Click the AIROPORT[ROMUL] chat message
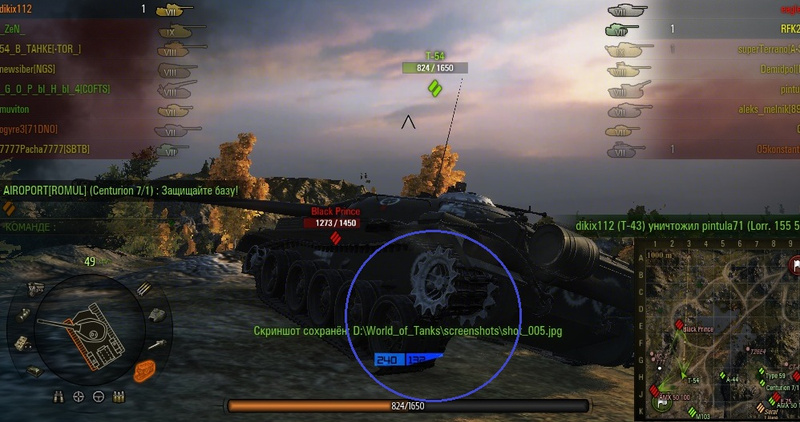This screenshot has height=422, width=800. click(x=122, y=190)
